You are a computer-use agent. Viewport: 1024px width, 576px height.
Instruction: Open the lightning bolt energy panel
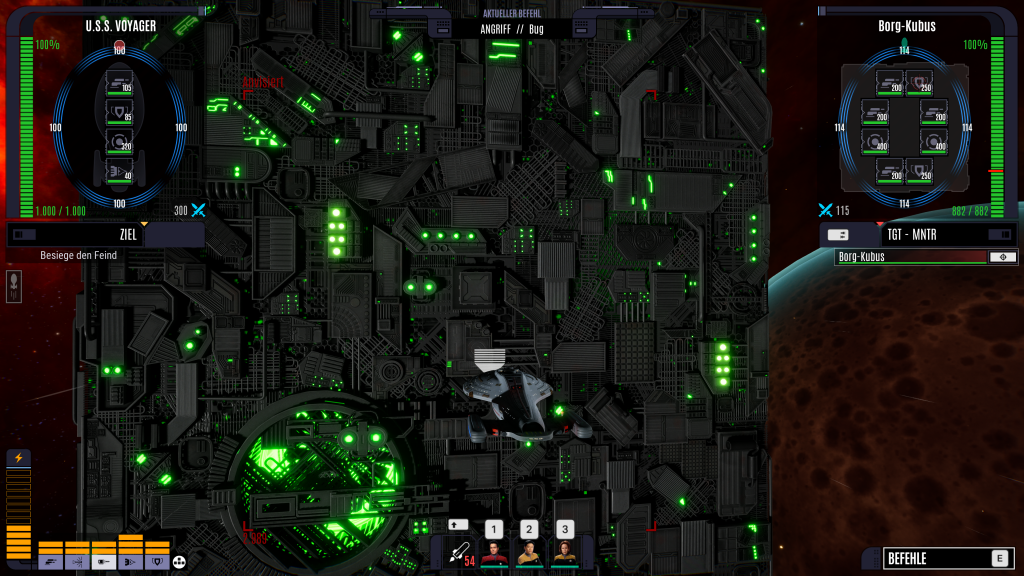point(18,458)
